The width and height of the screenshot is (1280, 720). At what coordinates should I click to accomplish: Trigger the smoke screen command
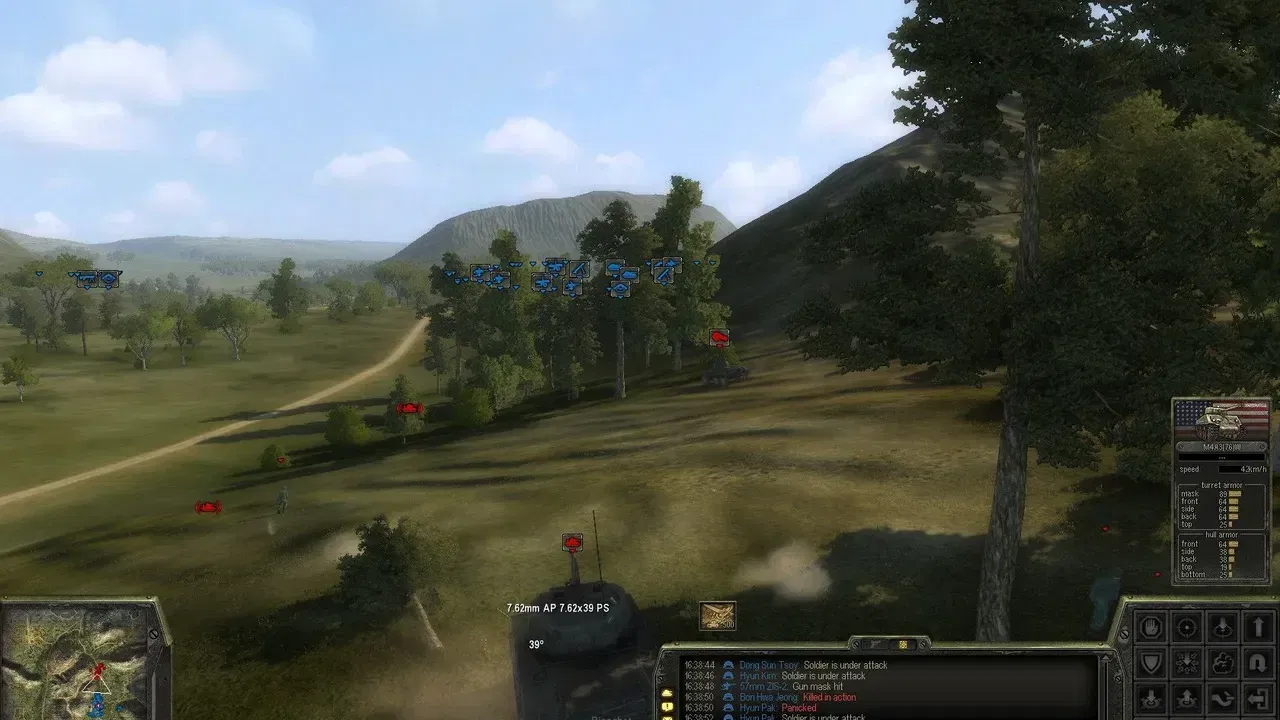[1222, 662]
